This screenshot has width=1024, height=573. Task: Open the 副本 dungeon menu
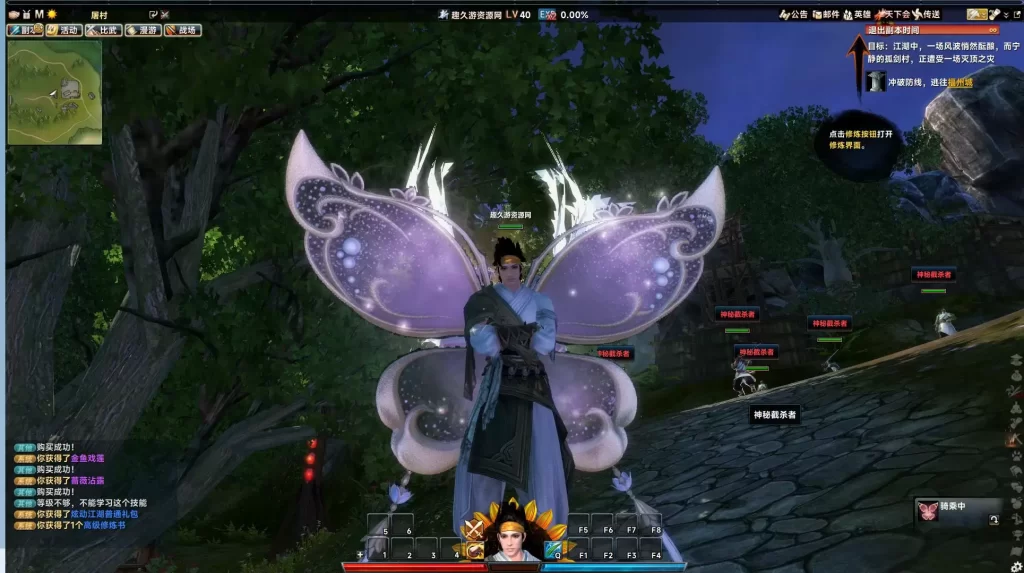[24, 30]
